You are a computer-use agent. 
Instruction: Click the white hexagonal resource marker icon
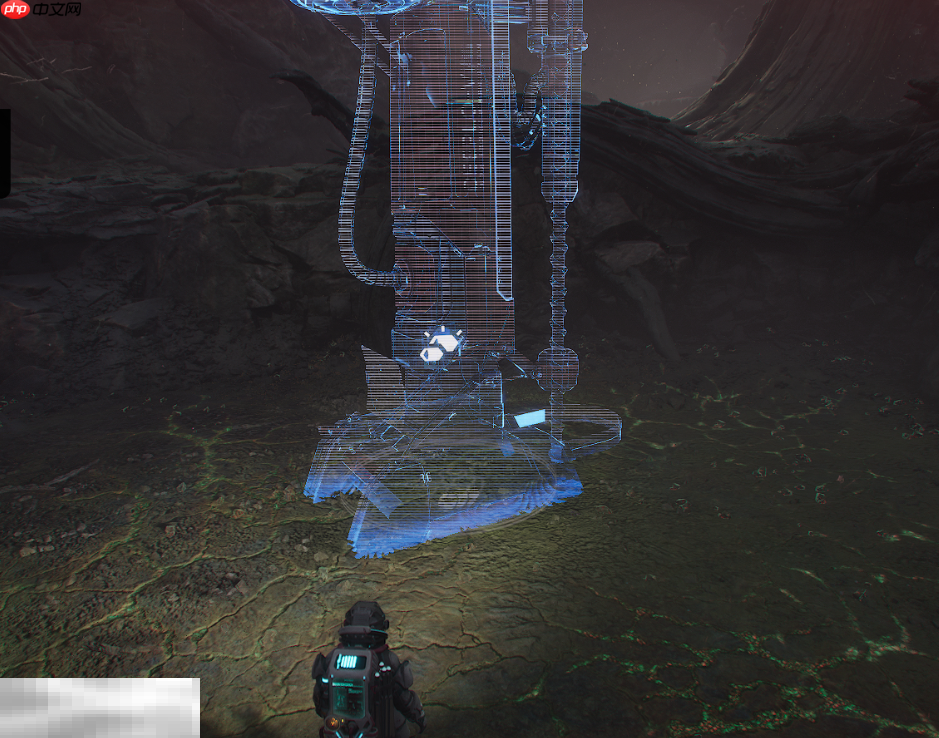coord(439,346)
